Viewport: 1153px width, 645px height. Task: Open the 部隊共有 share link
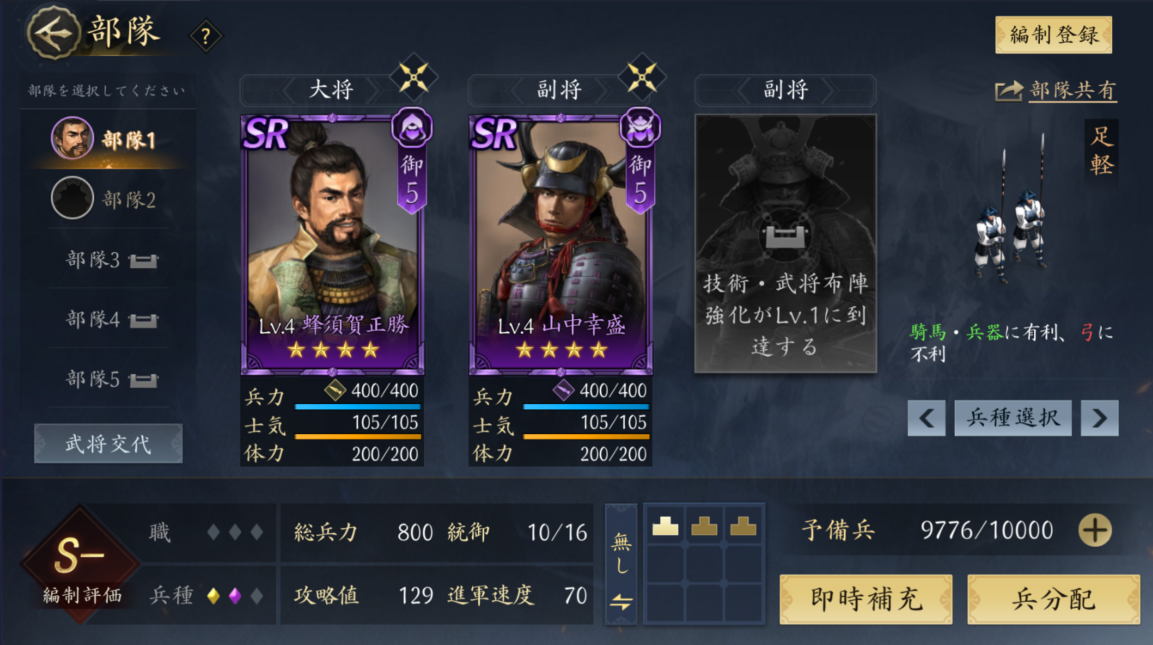point(1056,90)
